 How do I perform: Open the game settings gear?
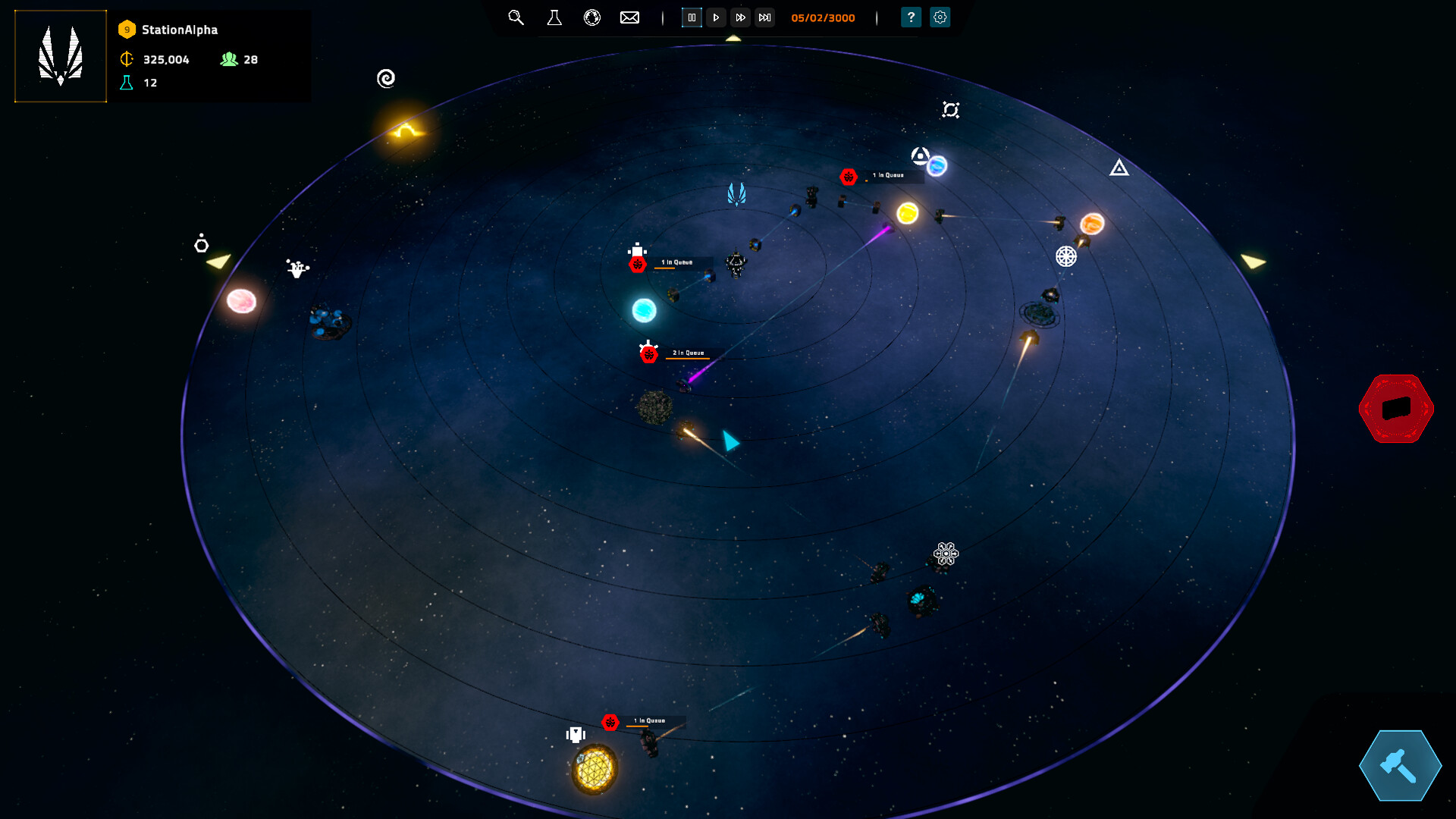point(940,17)
